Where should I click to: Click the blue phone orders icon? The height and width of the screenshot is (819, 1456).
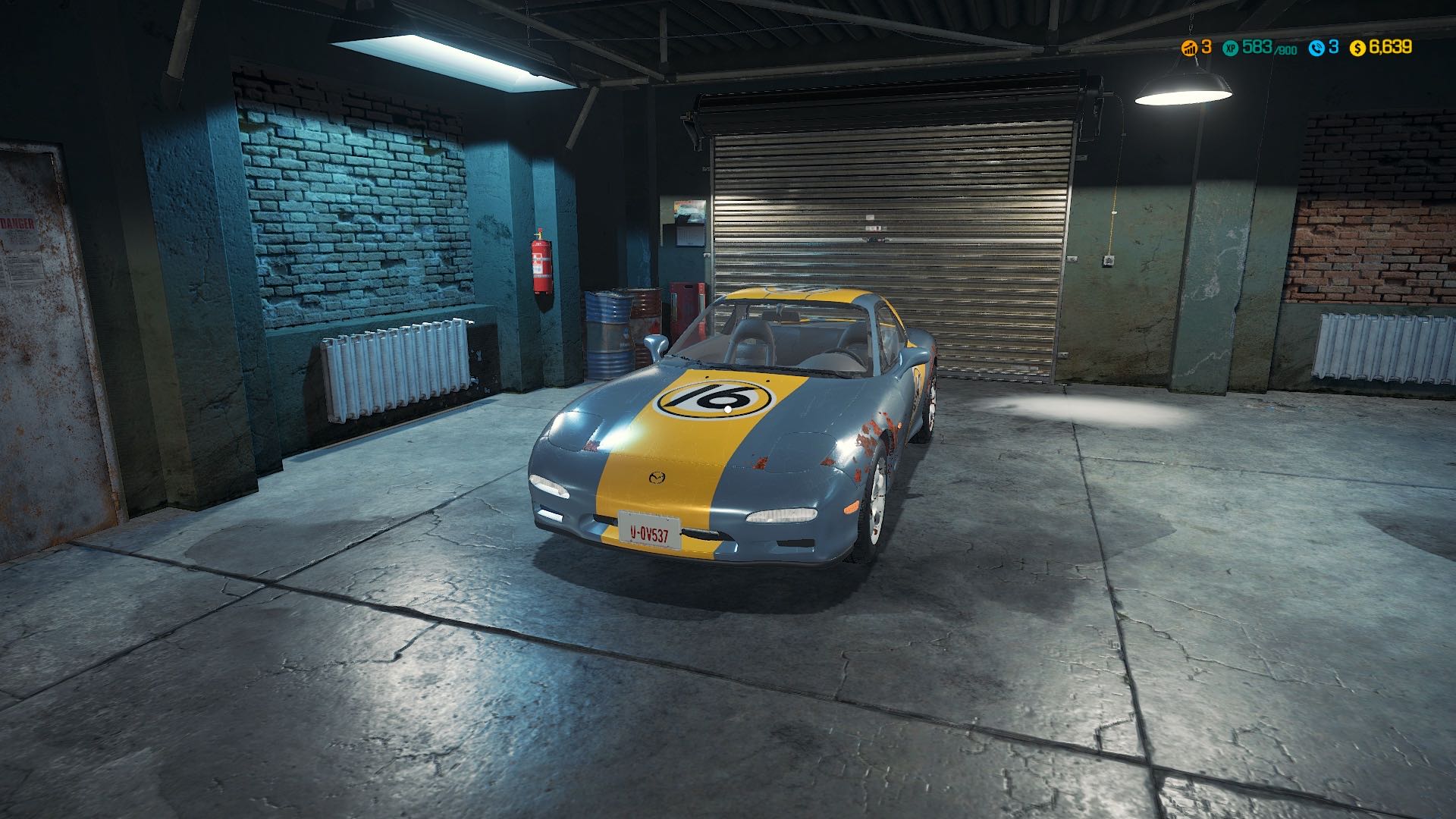1316,48
